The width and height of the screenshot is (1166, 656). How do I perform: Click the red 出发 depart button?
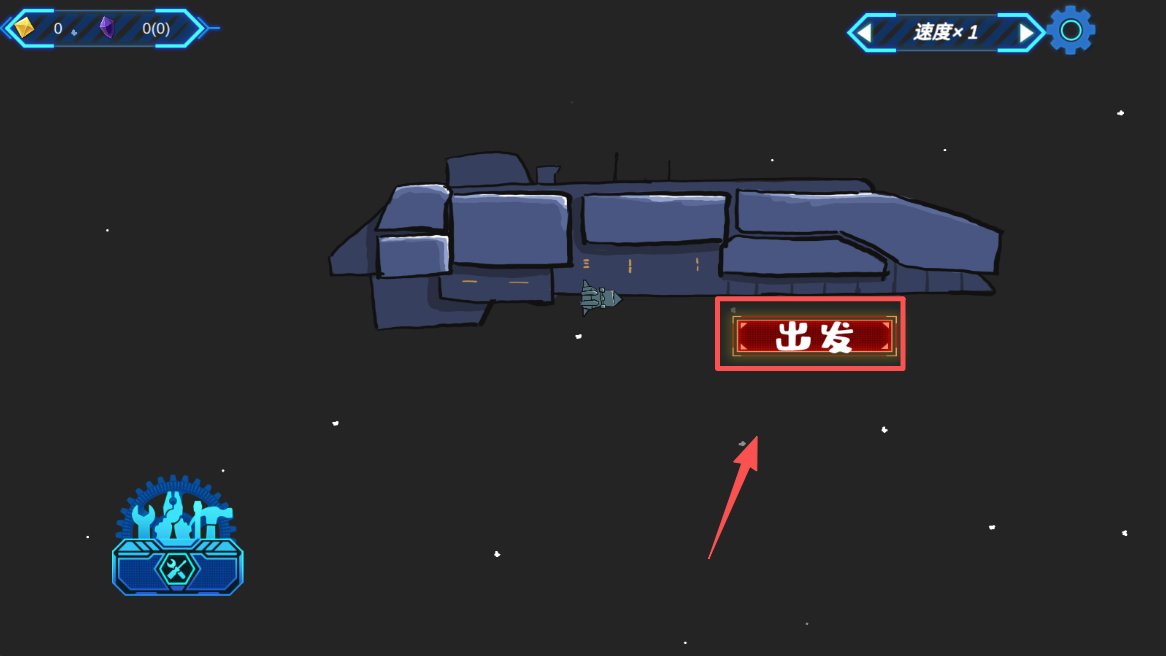click(x=813, y=336)
